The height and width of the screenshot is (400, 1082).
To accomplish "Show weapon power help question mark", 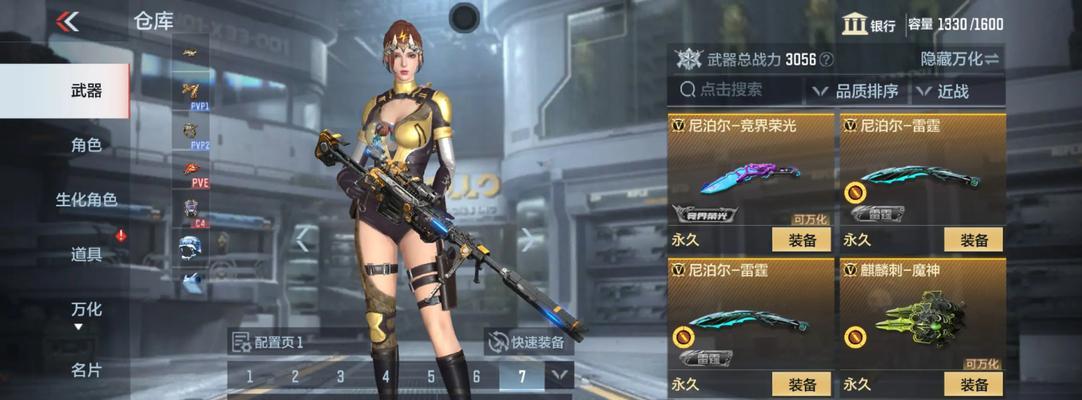I will tap(826, 60).
